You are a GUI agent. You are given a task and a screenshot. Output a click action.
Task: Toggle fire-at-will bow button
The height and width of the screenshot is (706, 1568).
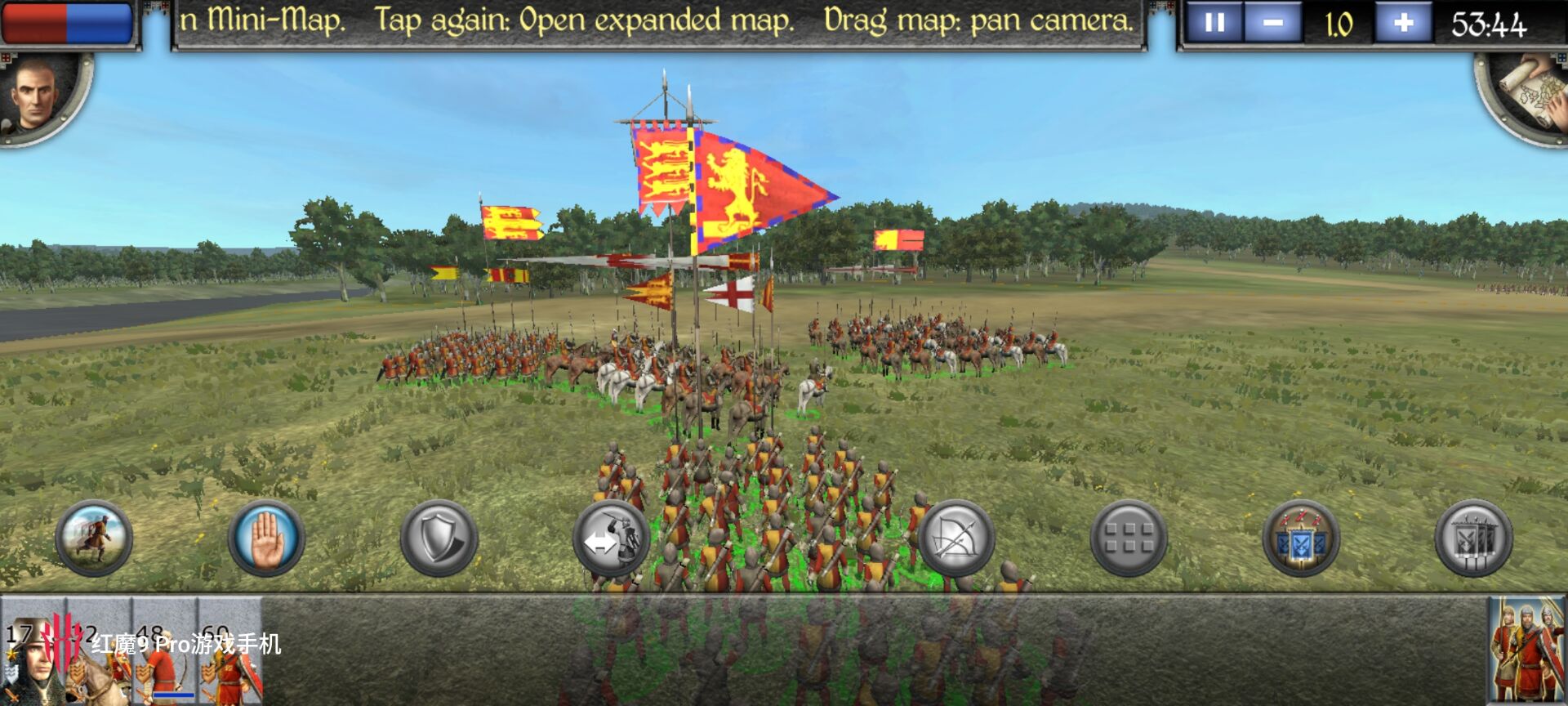click(x=955, y=538)
